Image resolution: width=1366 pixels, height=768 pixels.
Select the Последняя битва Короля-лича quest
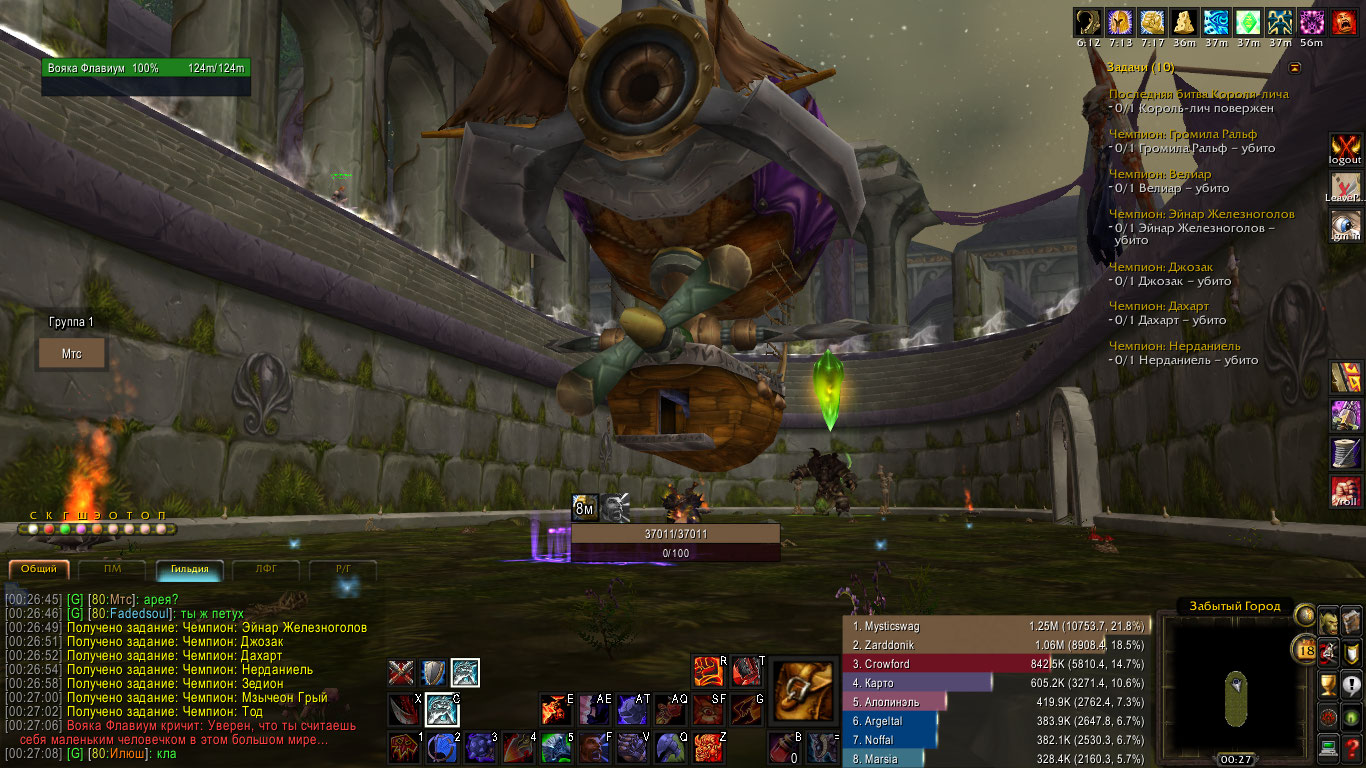(x=1198, y=94)
